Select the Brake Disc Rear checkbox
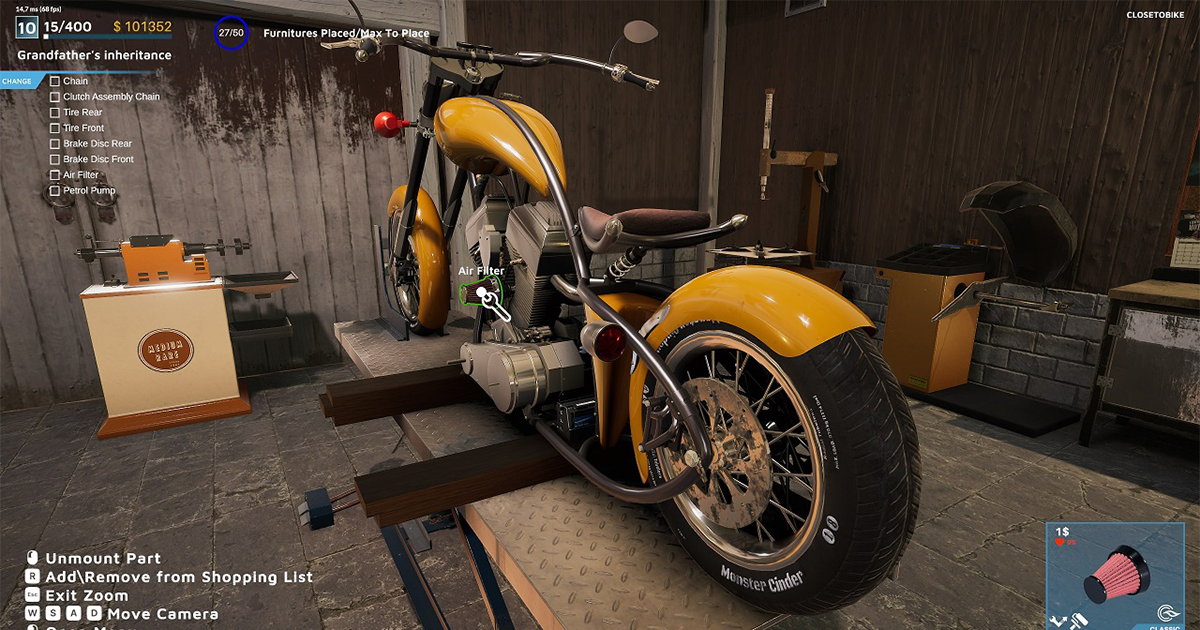 [x=55, y=144]
